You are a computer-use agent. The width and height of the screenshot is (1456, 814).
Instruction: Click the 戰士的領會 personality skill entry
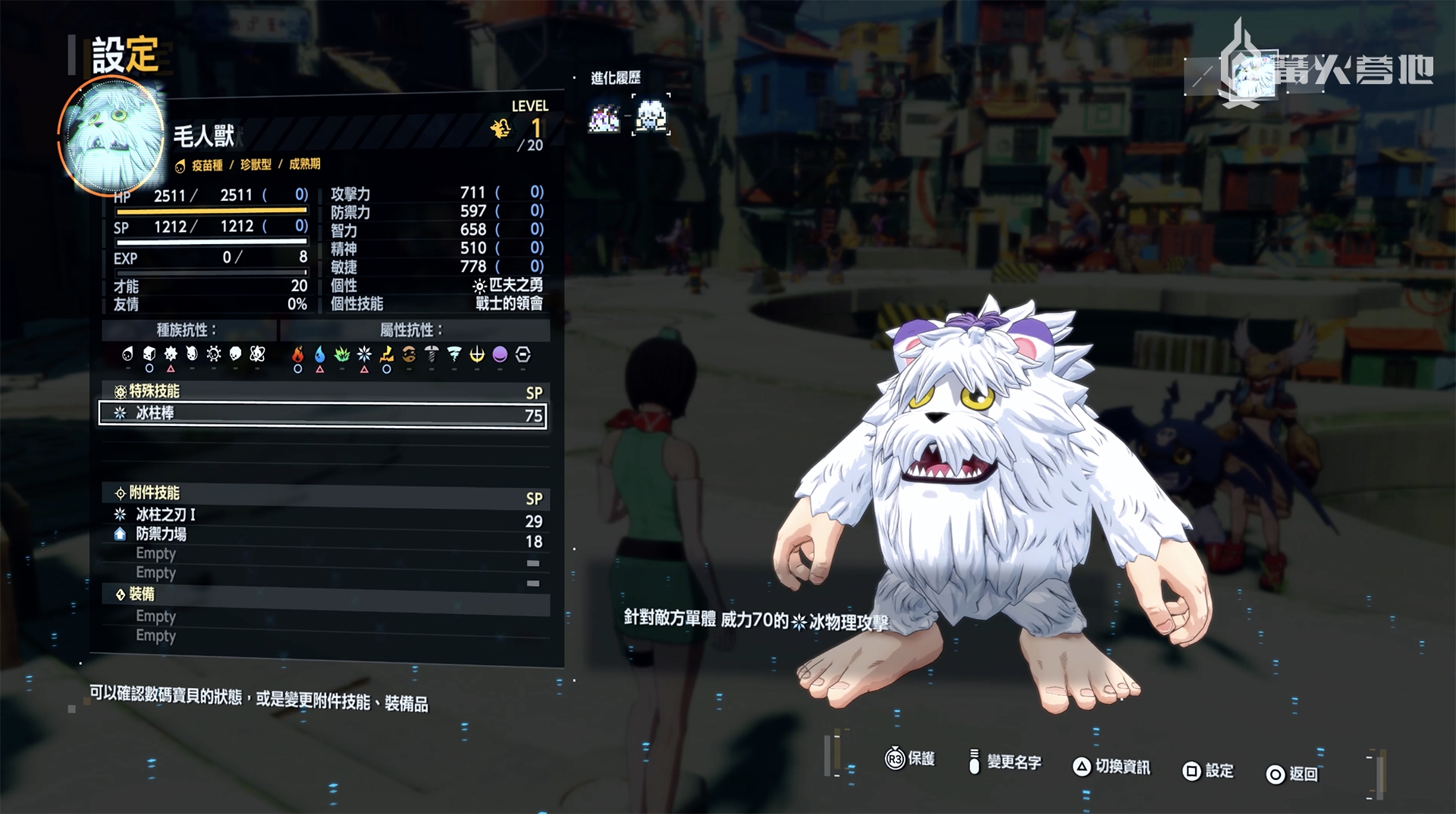tap(509, 304)
